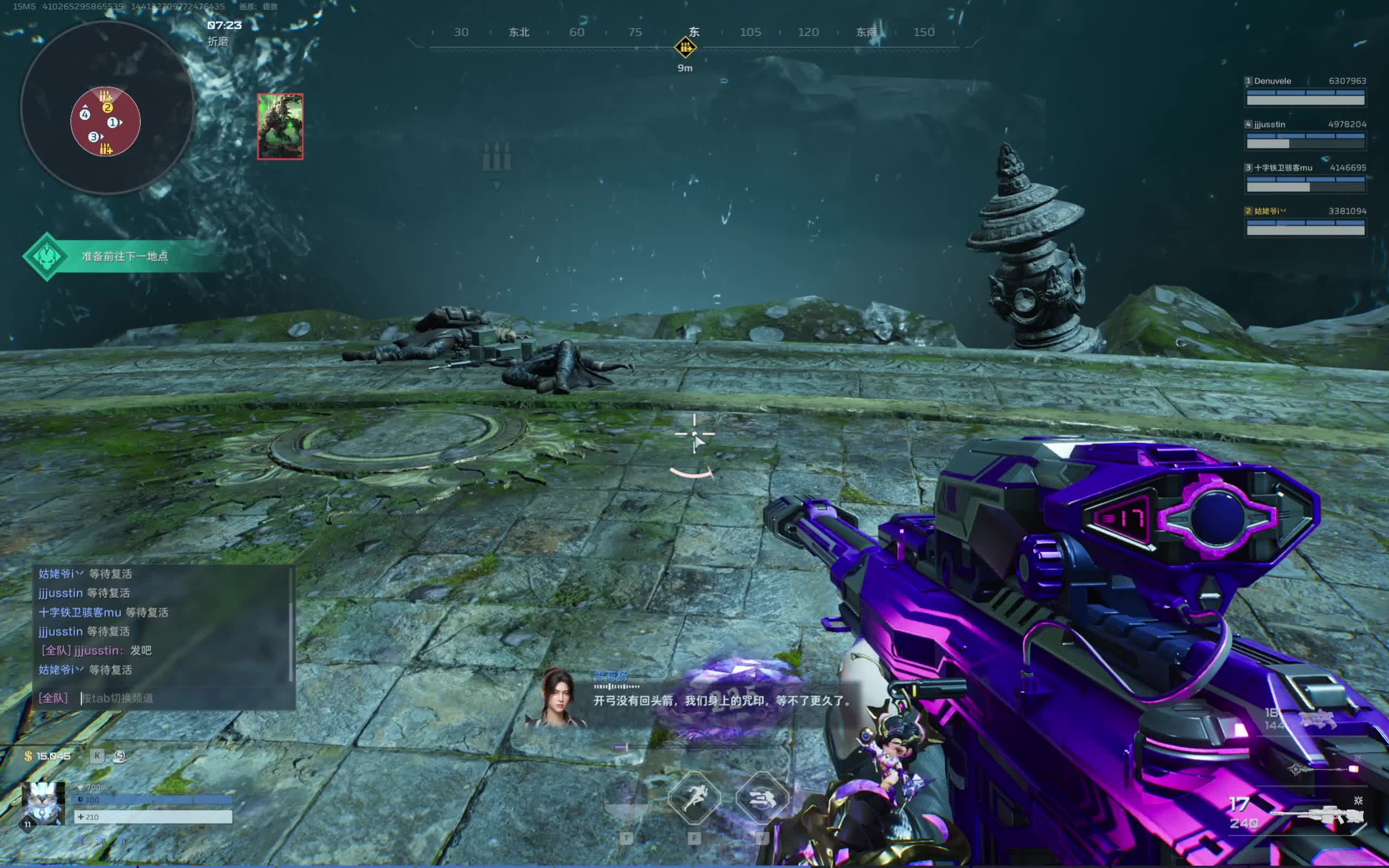Activate the sprint running-figure ability
1389x868 pixels.
(694, 797)
